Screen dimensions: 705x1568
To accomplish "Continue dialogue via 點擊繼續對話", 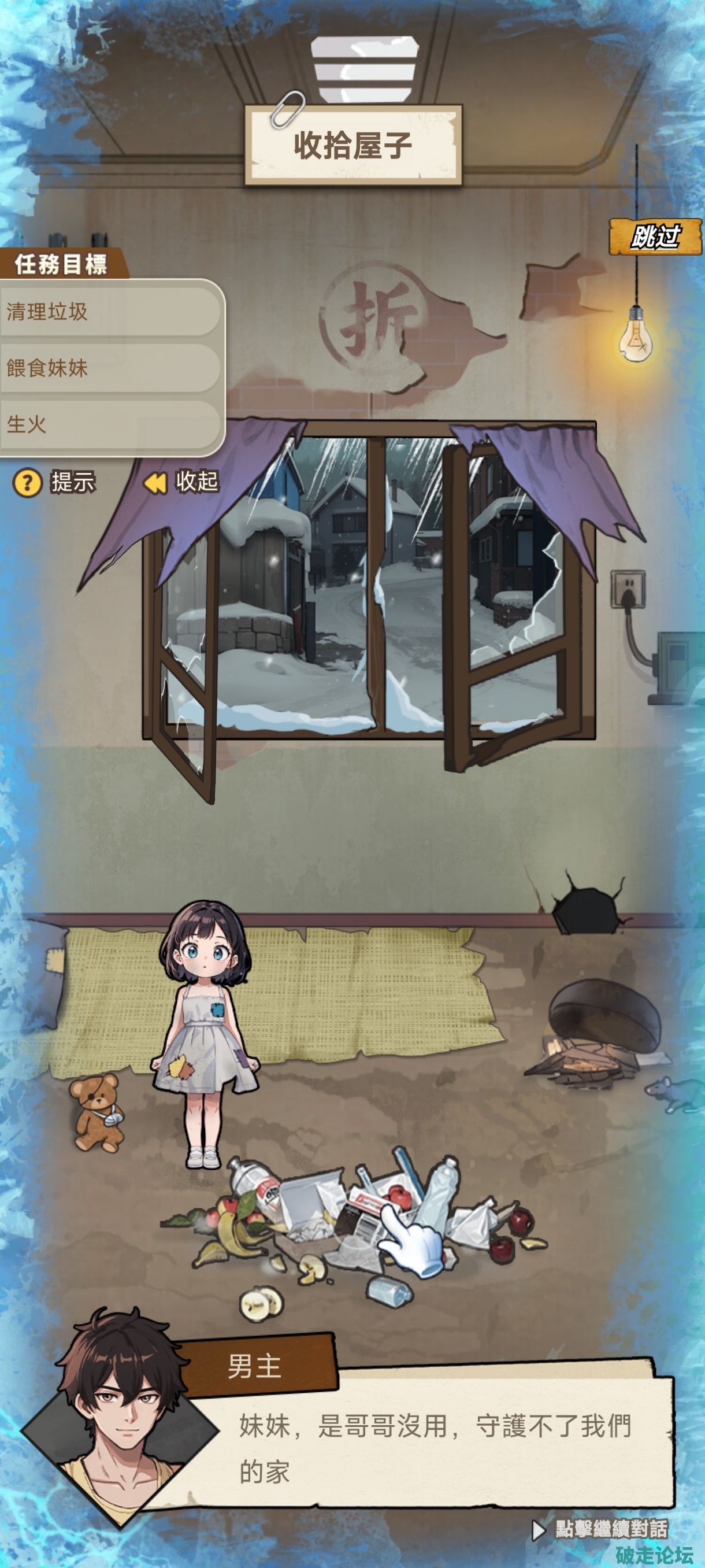I will 601,1529.
